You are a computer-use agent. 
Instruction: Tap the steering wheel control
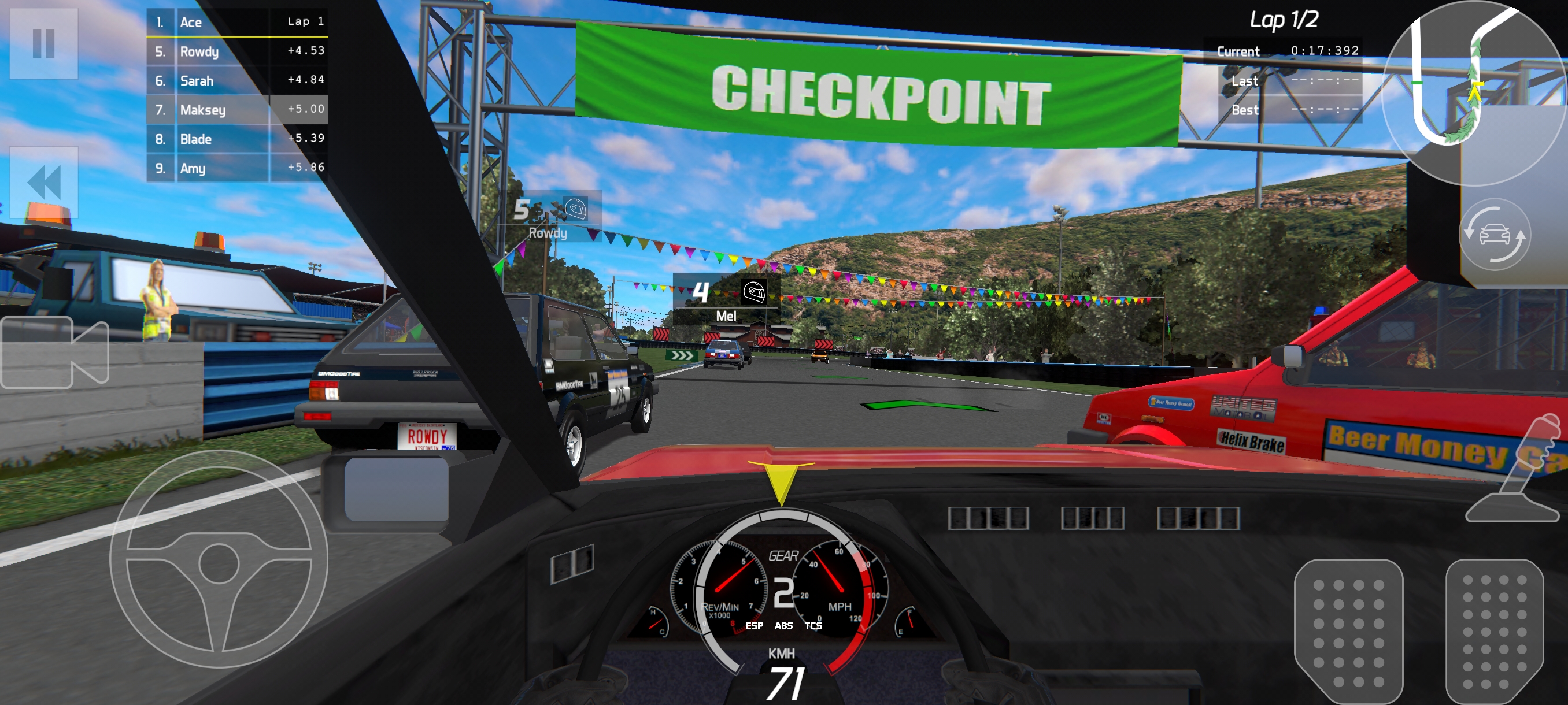pyautogui.click(x=219, y=559)
